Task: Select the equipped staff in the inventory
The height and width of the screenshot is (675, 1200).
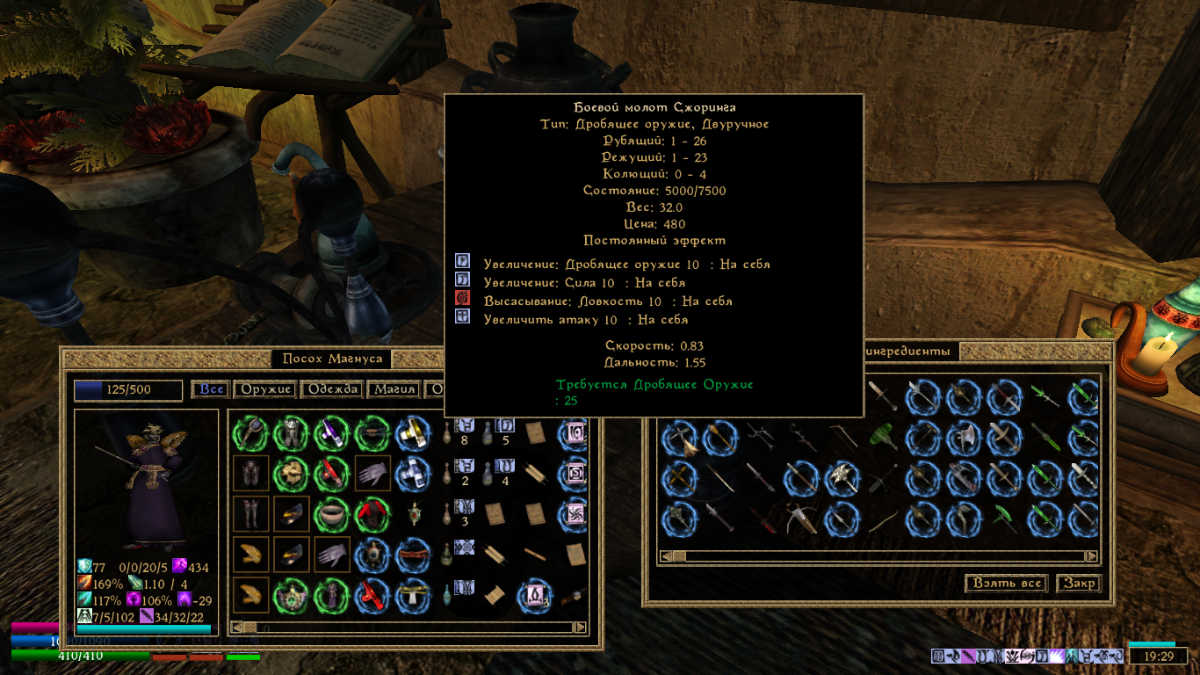Action: tap(251, 433)
